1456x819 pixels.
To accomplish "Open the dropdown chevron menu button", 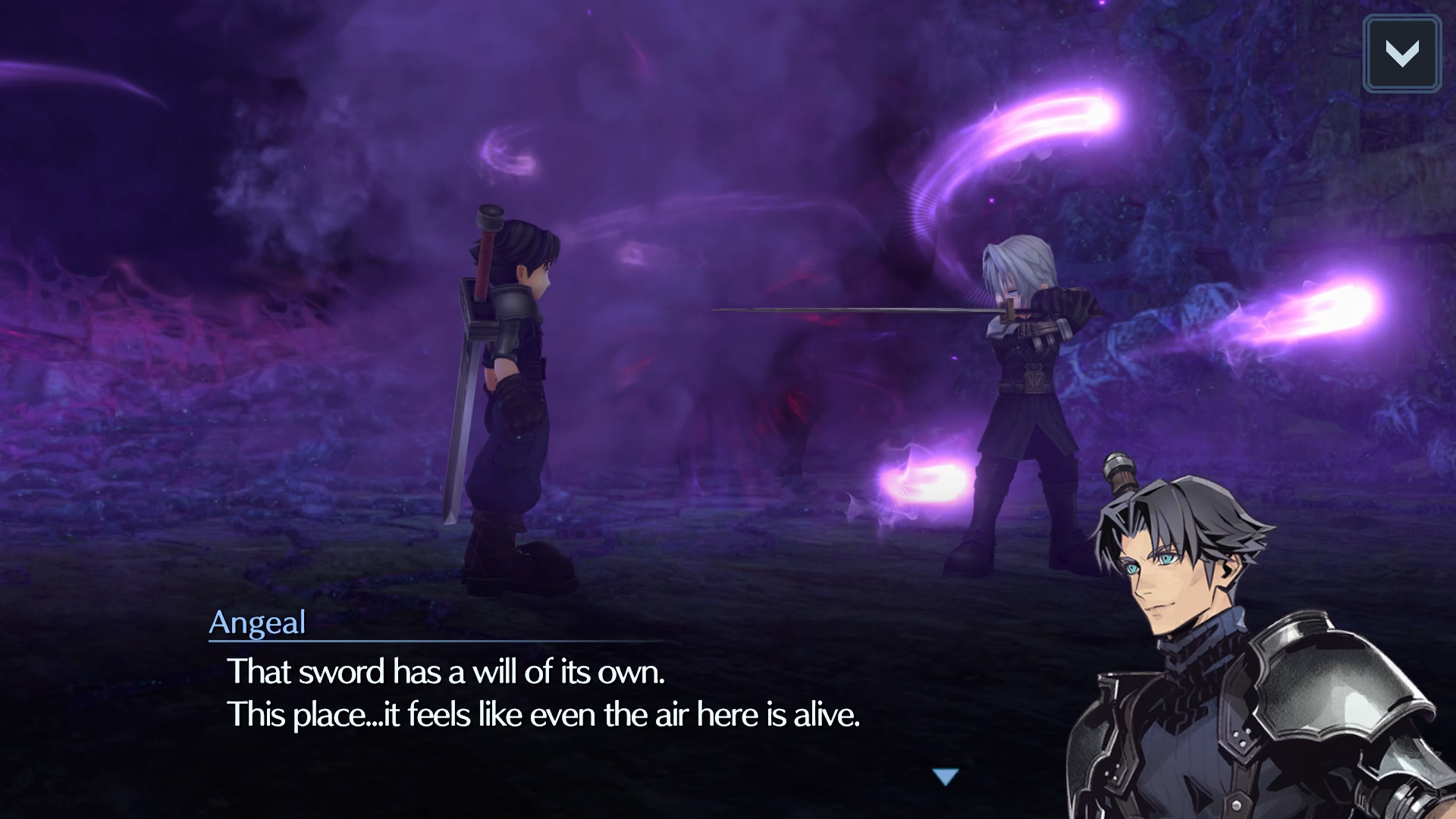I will 1401,54.
